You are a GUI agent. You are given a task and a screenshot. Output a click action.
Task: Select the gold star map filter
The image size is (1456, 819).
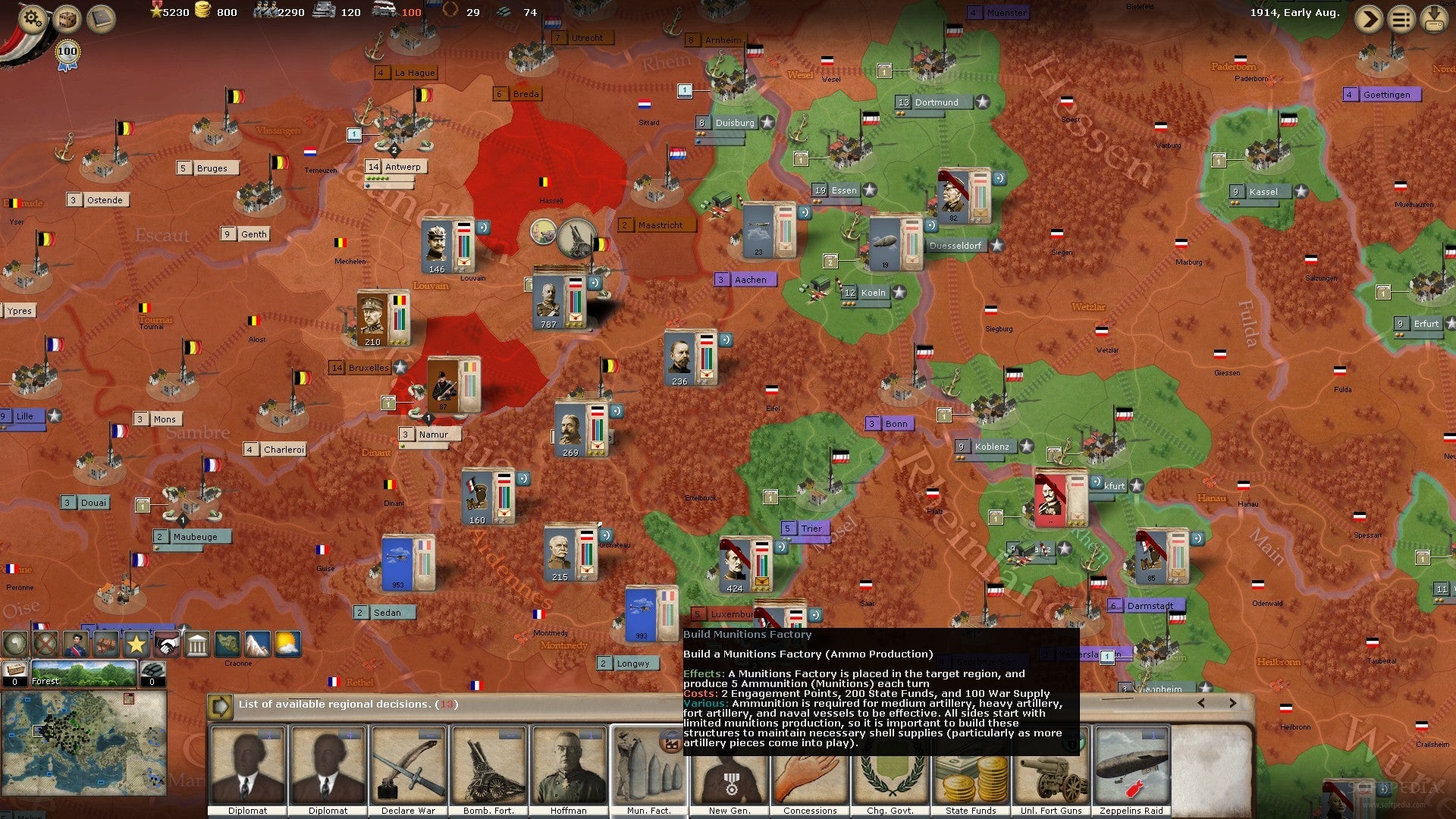tap(136, 645)
